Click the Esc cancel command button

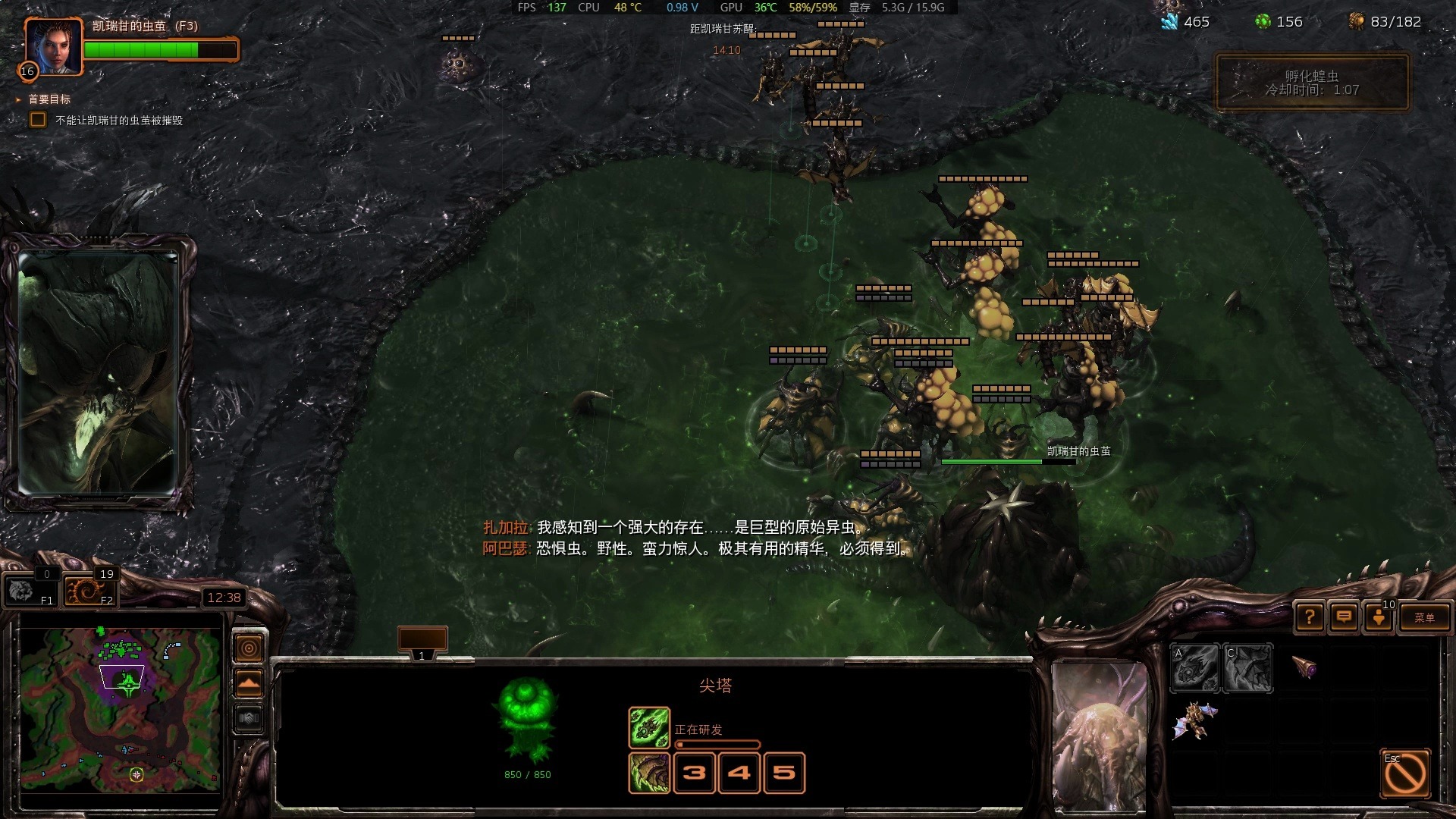click(1404, 773)
